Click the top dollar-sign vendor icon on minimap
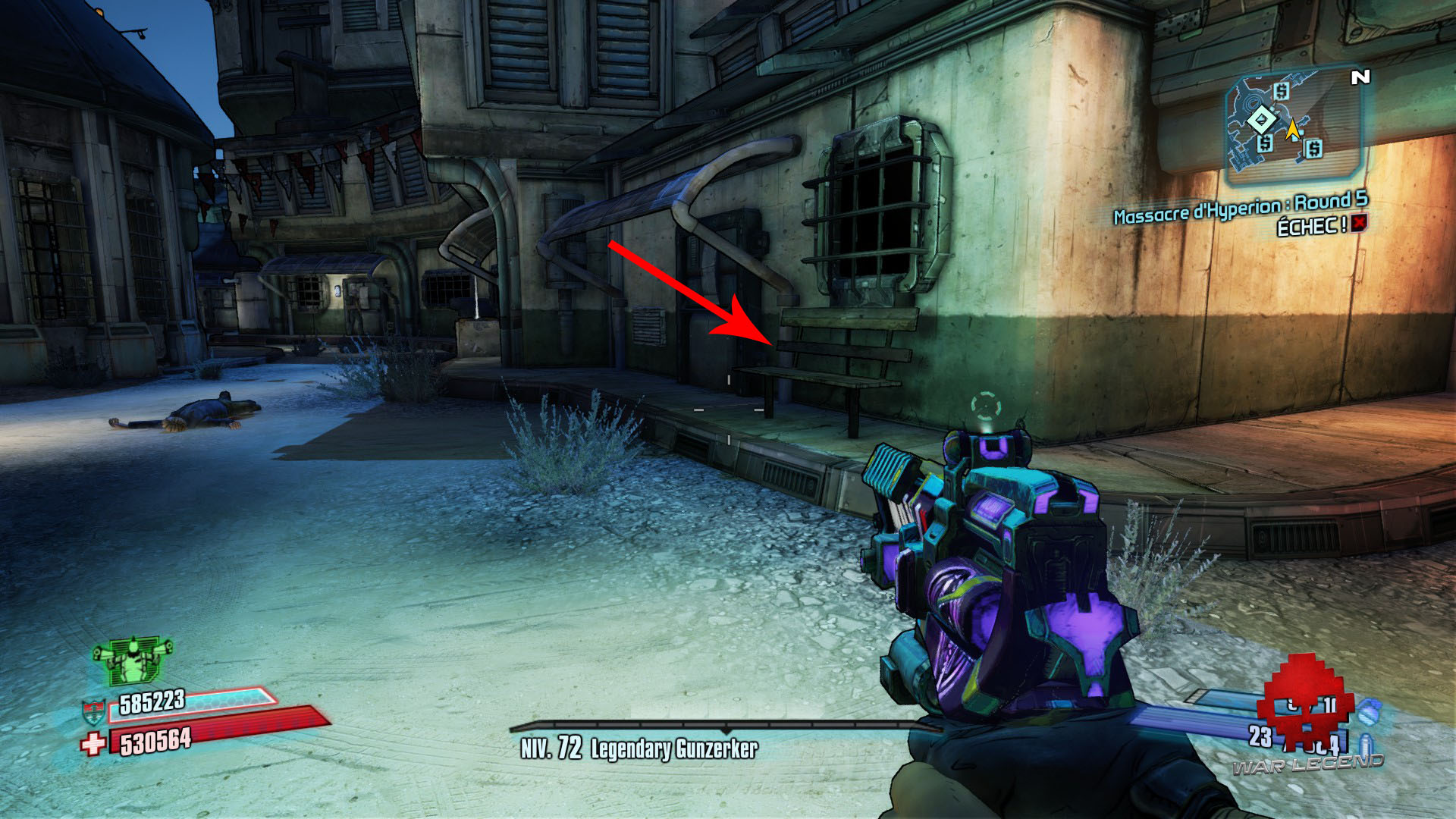The width and height of the screenshot is (1456, 819). (x=1282, y=91)
